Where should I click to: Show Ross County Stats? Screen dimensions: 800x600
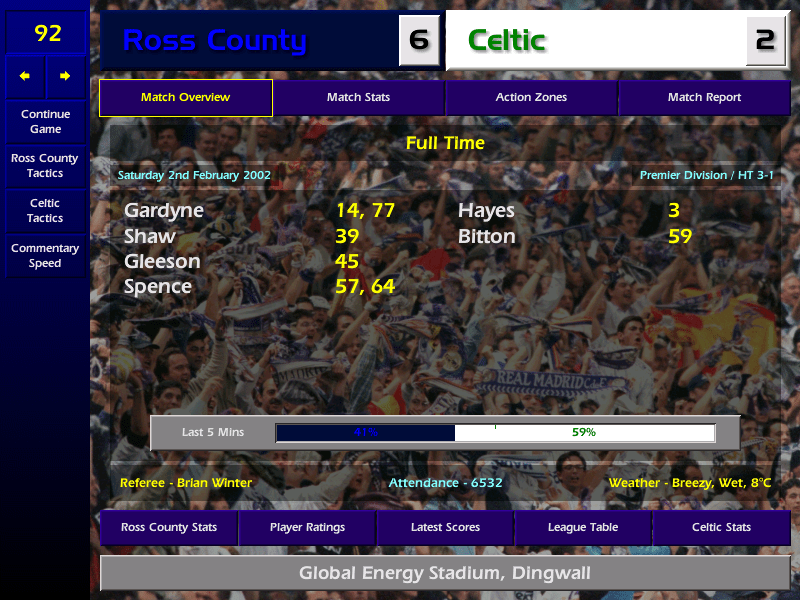(169, 528)
